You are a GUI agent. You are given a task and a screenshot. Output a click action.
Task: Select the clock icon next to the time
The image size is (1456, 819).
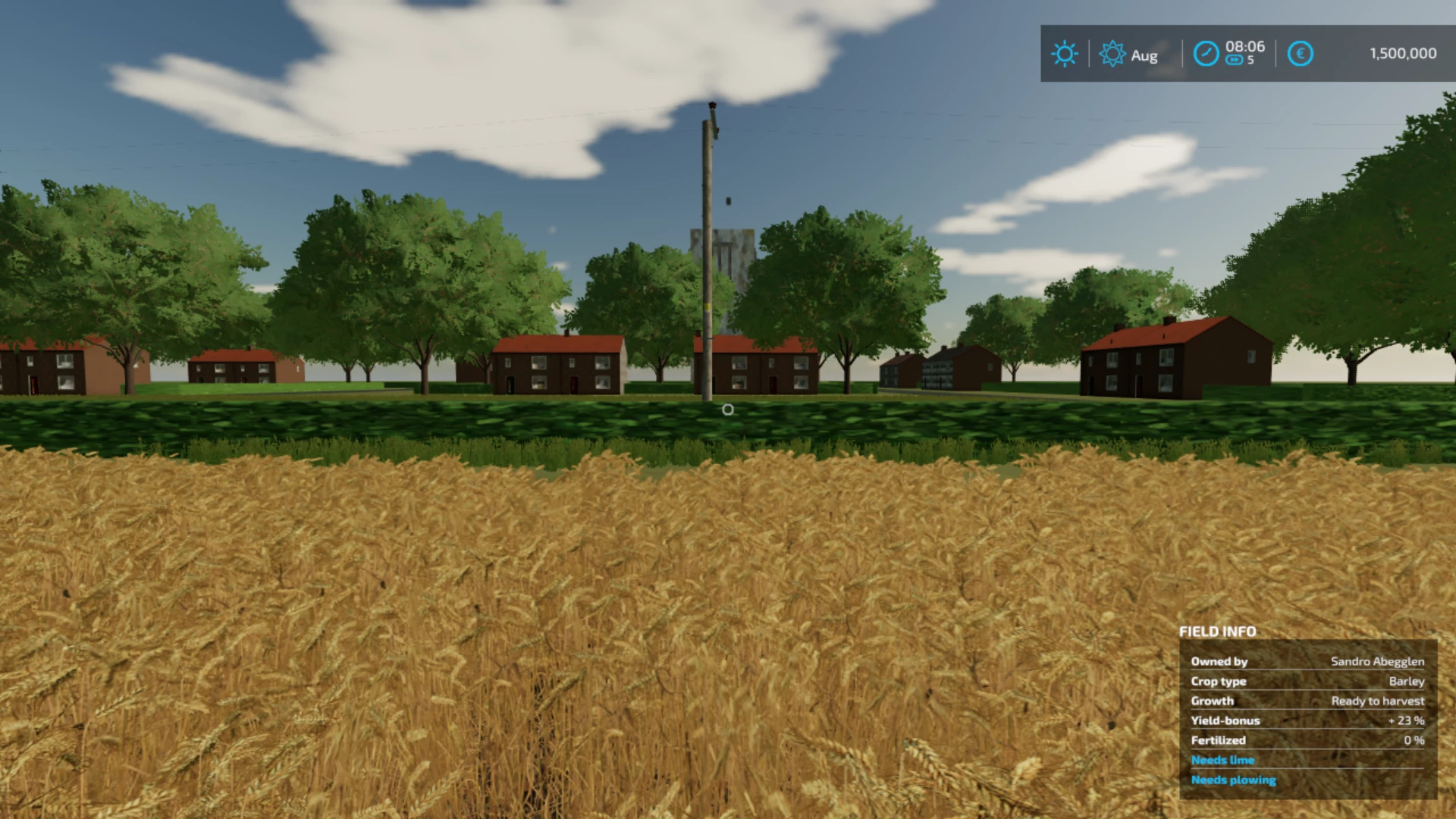pyautogui.click(x=1206, y=54)
